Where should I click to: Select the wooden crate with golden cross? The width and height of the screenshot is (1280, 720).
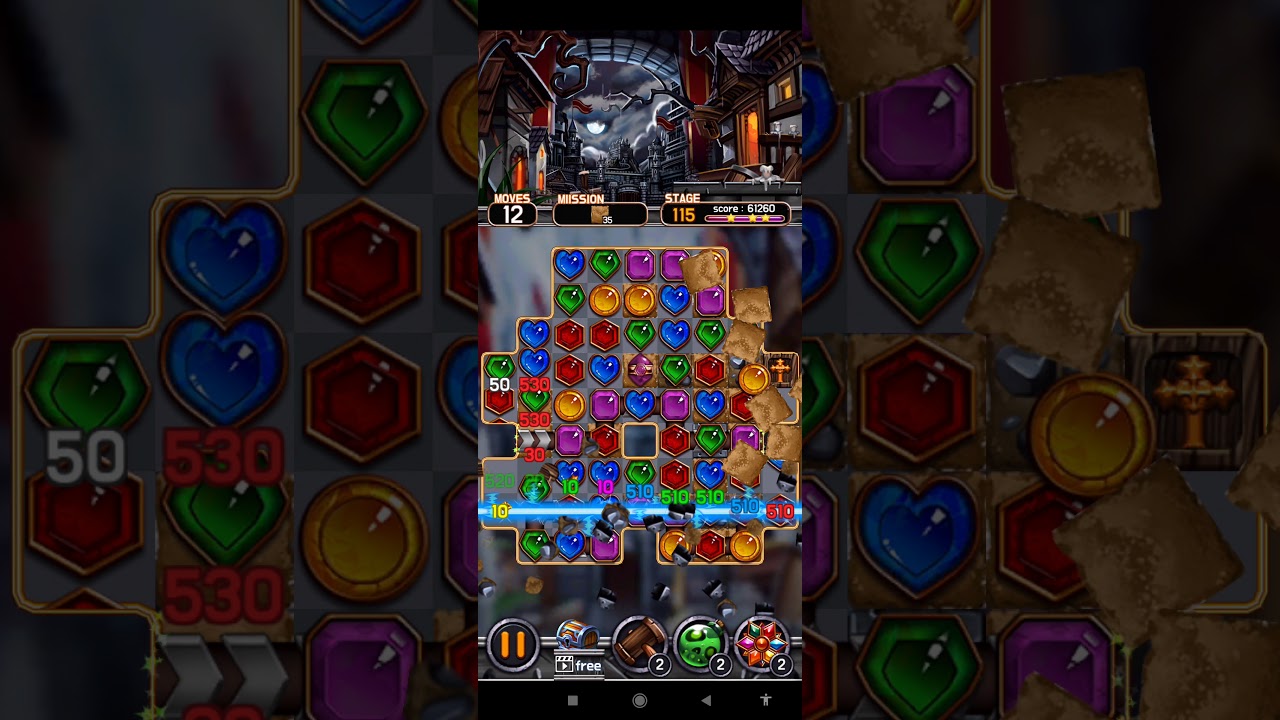tap(780, 369)
